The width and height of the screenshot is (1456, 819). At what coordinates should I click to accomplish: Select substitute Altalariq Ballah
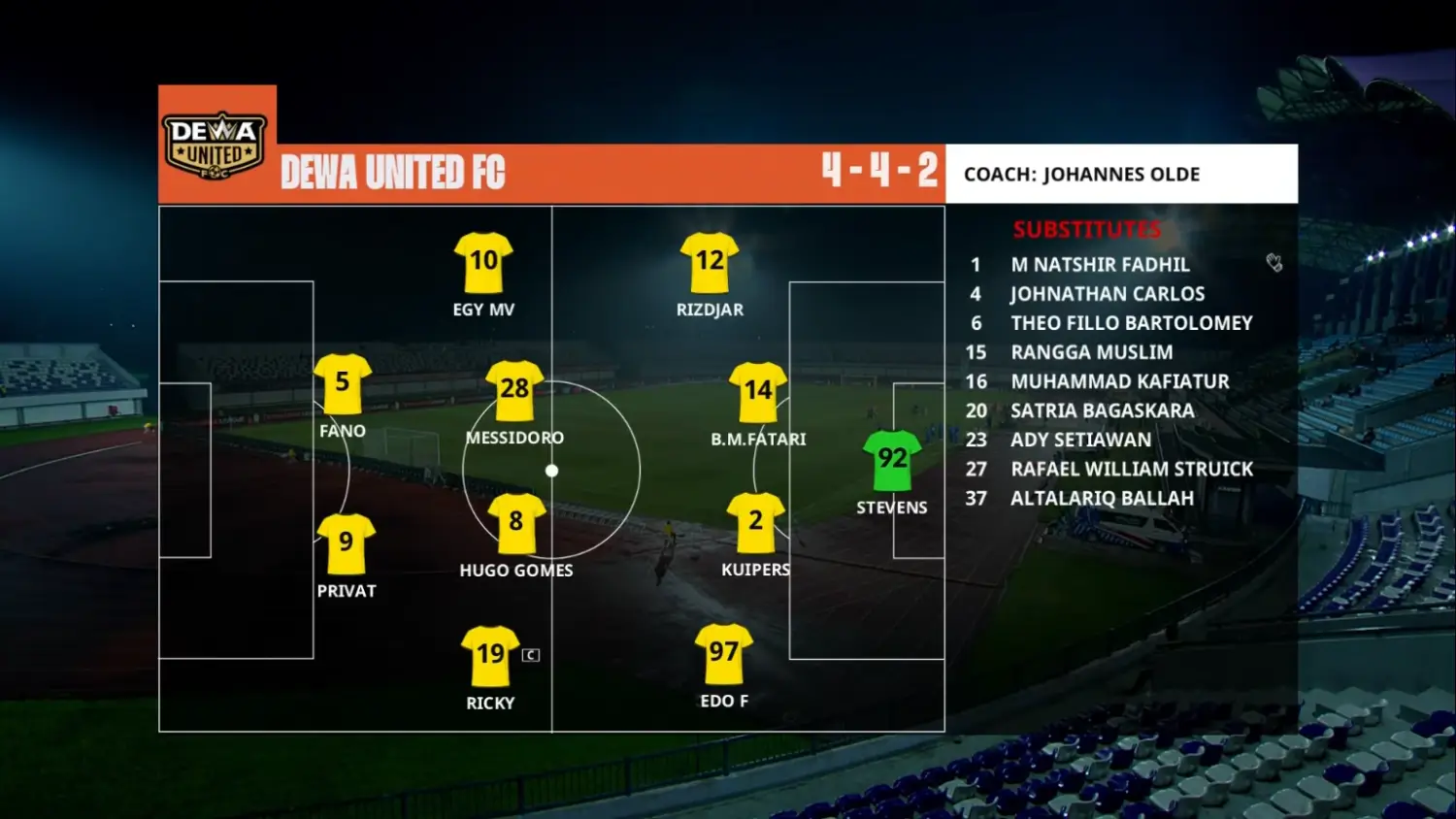point(1102,498)
